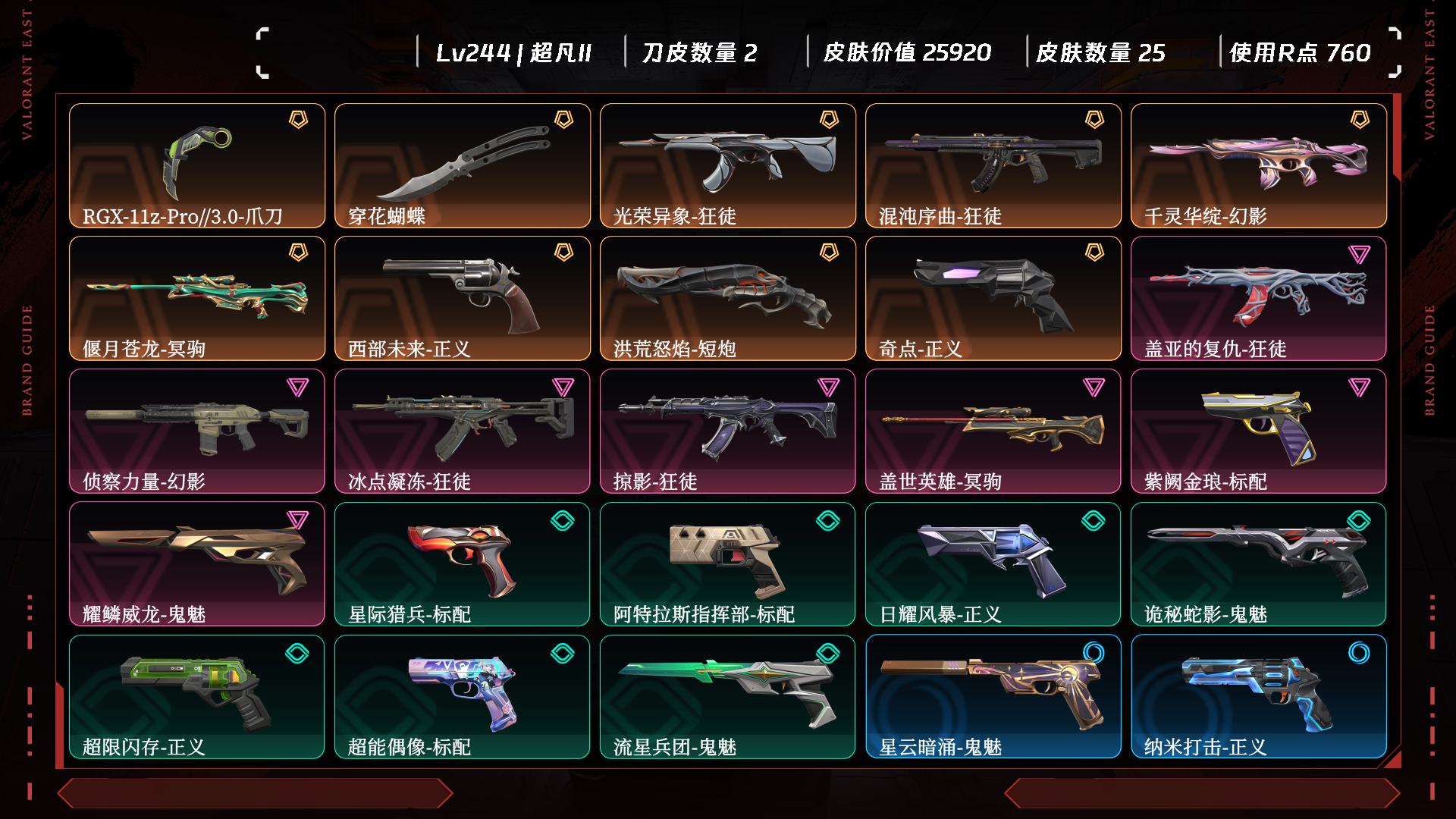Choose the 盖世英雄-冥驹 skin card
Screen dimensions: 1456x819
click(x=993, y=431)
